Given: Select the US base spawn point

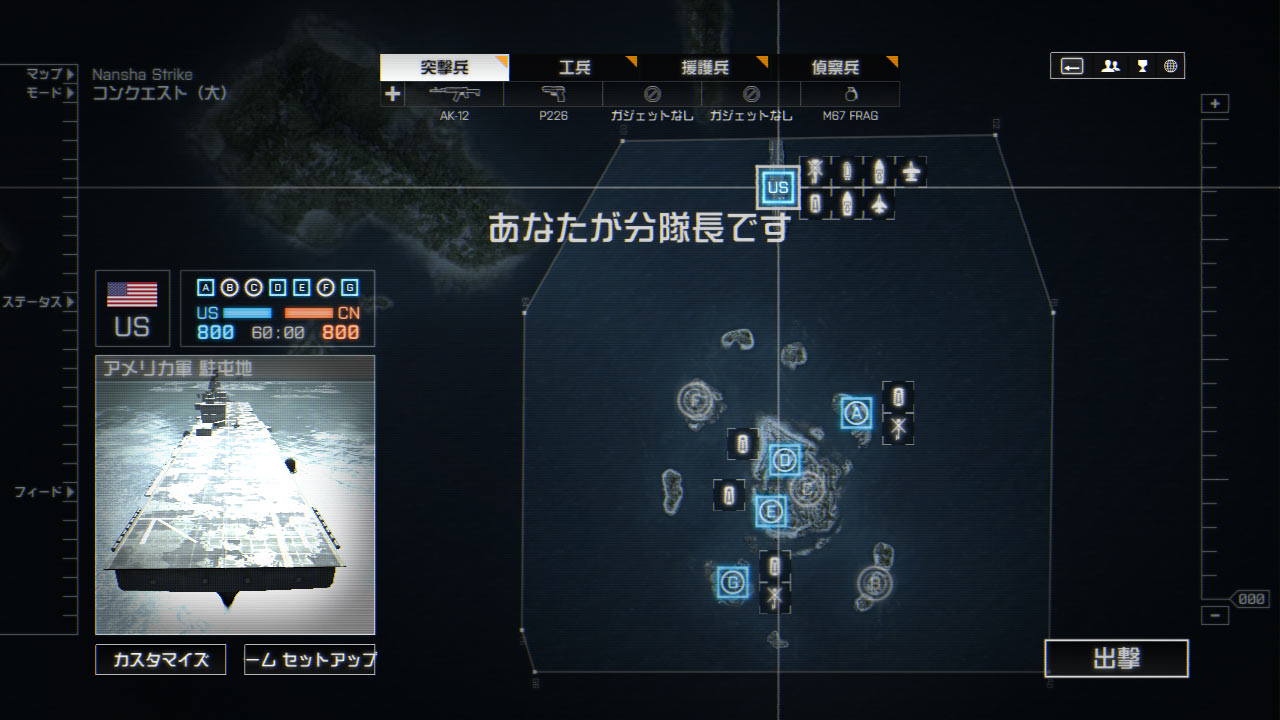Looking at the screenshot, I should pos(777,187).
